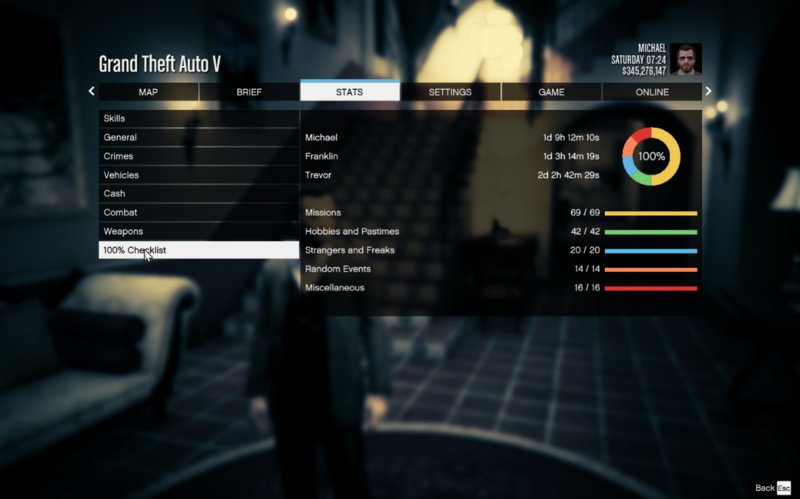Click the right arrow beside the tabs
This screenshot has width=800, height=499.
tap(709, 91)
